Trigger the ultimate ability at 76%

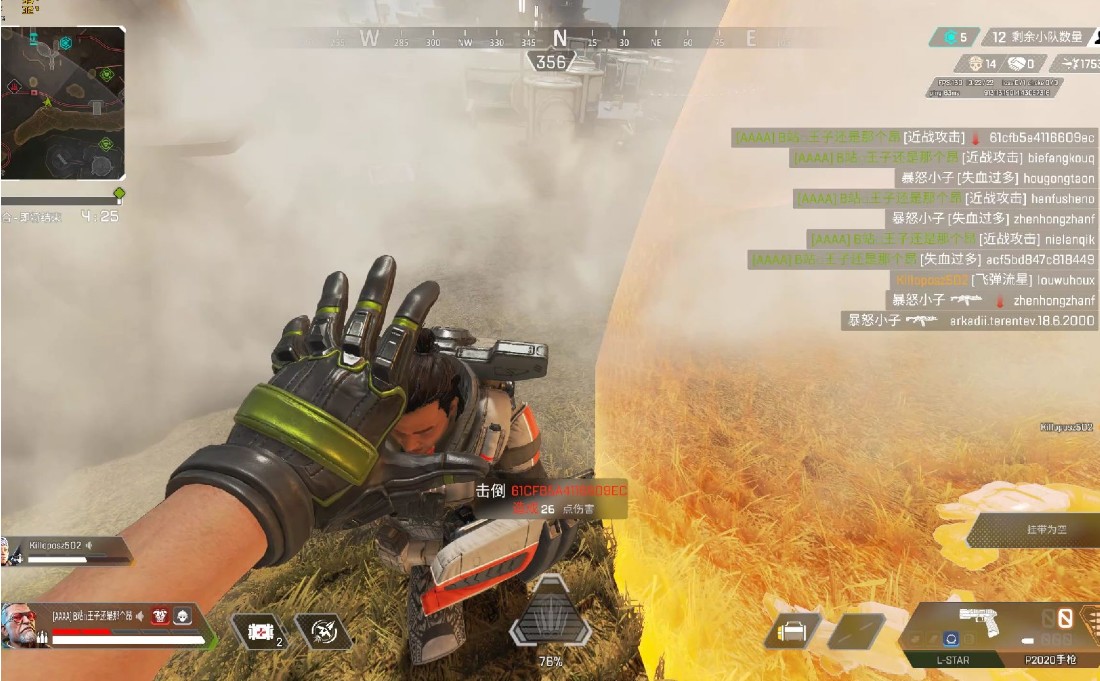pos(549,613)
